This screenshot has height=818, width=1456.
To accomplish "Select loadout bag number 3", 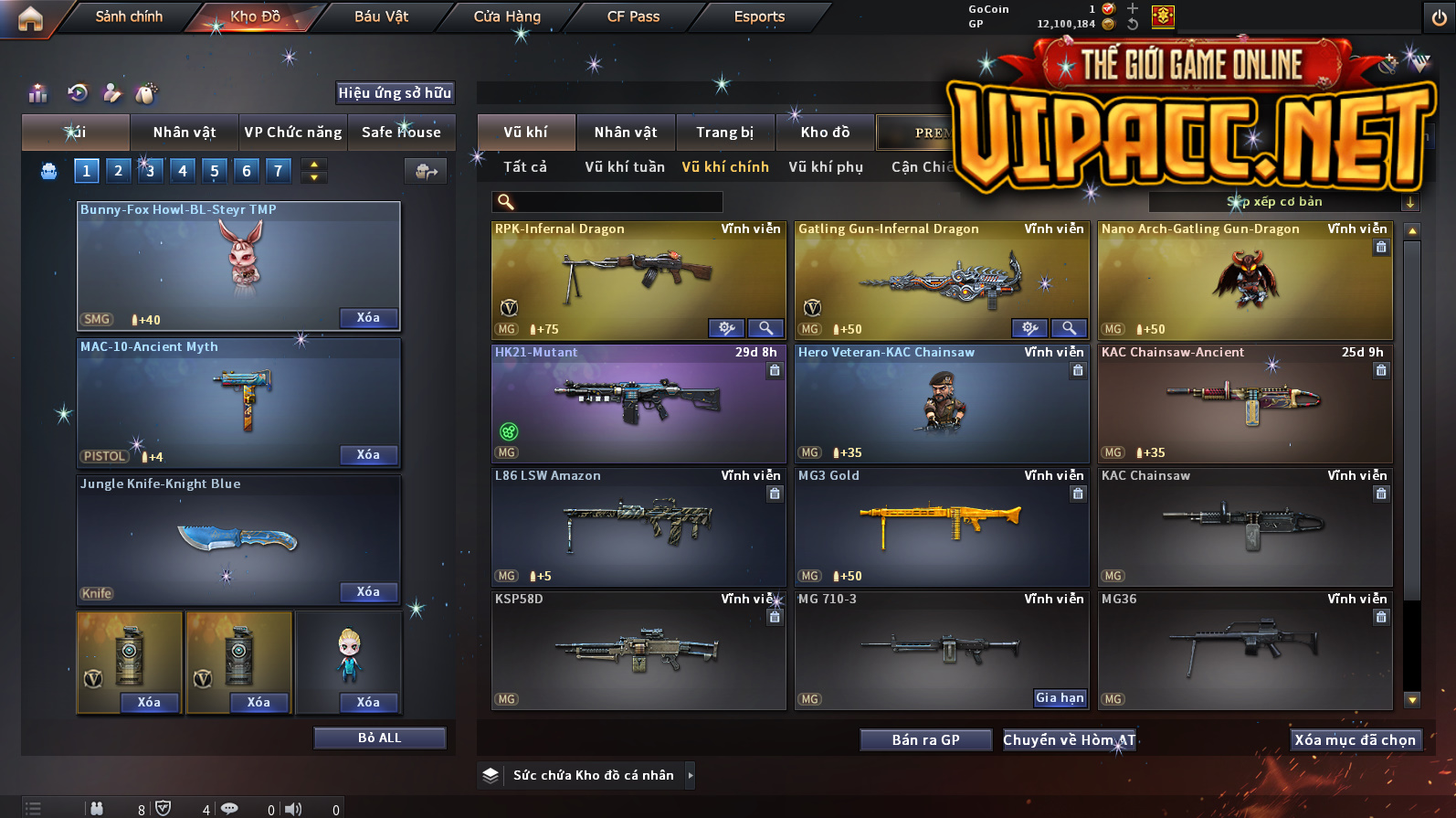I will click(x=151, y=171).
